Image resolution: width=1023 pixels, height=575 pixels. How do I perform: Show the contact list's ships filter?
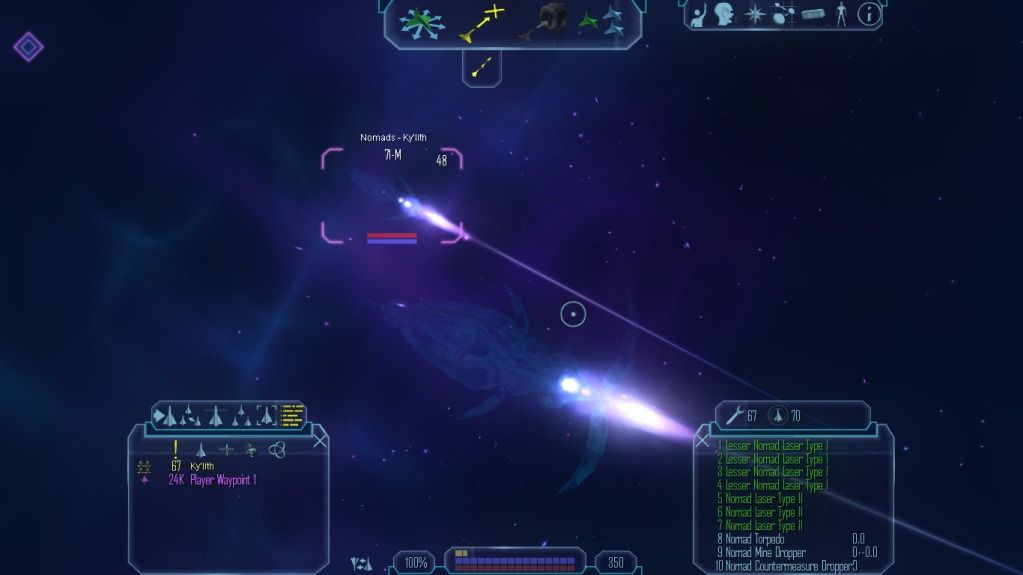click(x=201, y=450)
